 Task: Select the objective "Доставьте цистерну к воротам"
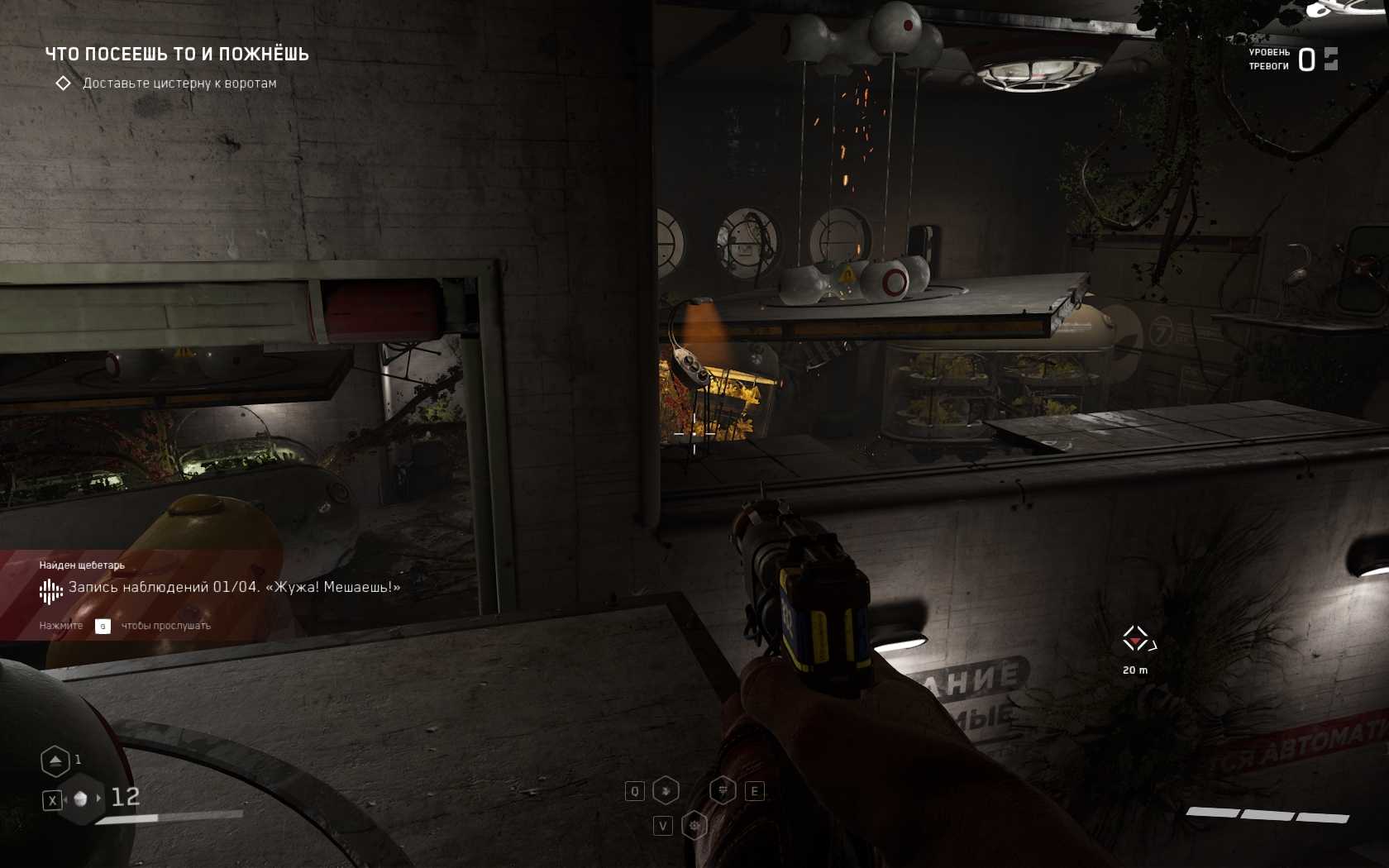click(179, 83)
